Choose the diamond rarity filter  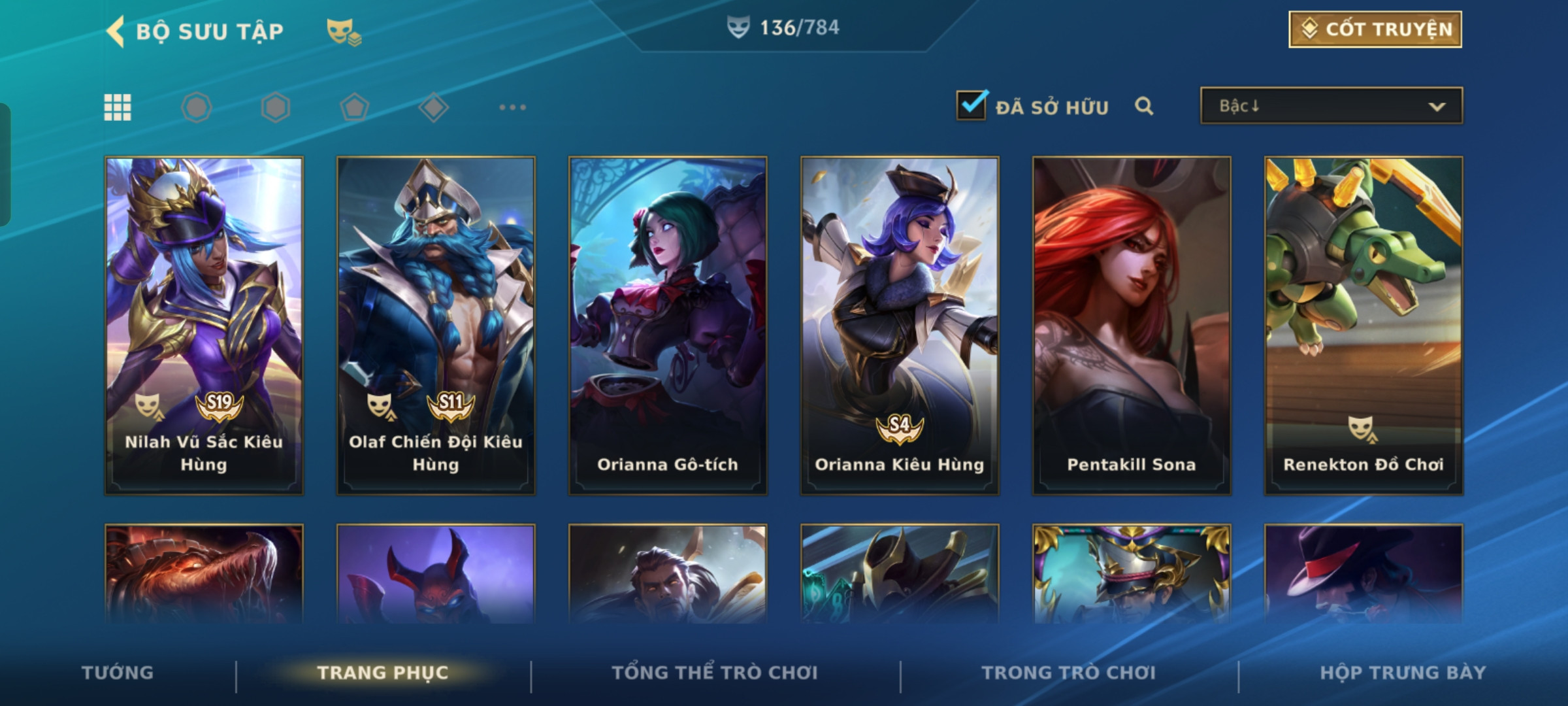tap(433, 107)
